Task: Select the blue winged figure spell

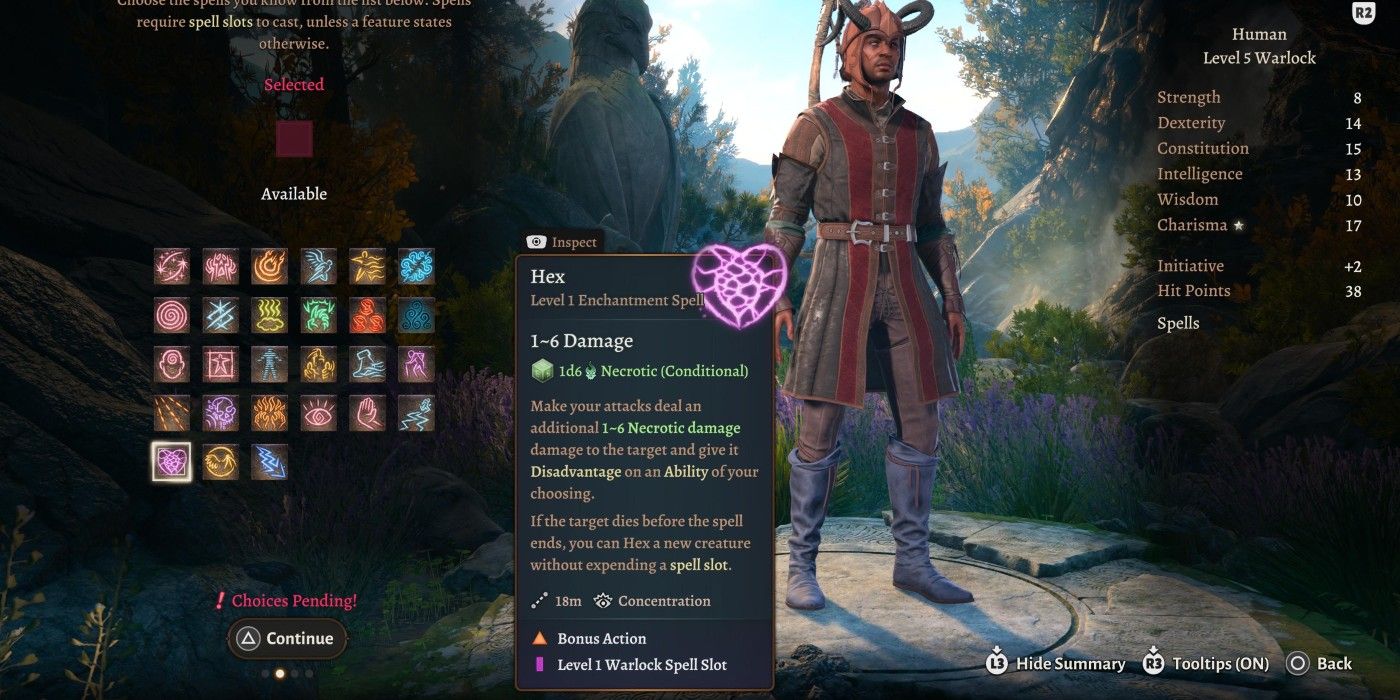Action: [319, 266]
